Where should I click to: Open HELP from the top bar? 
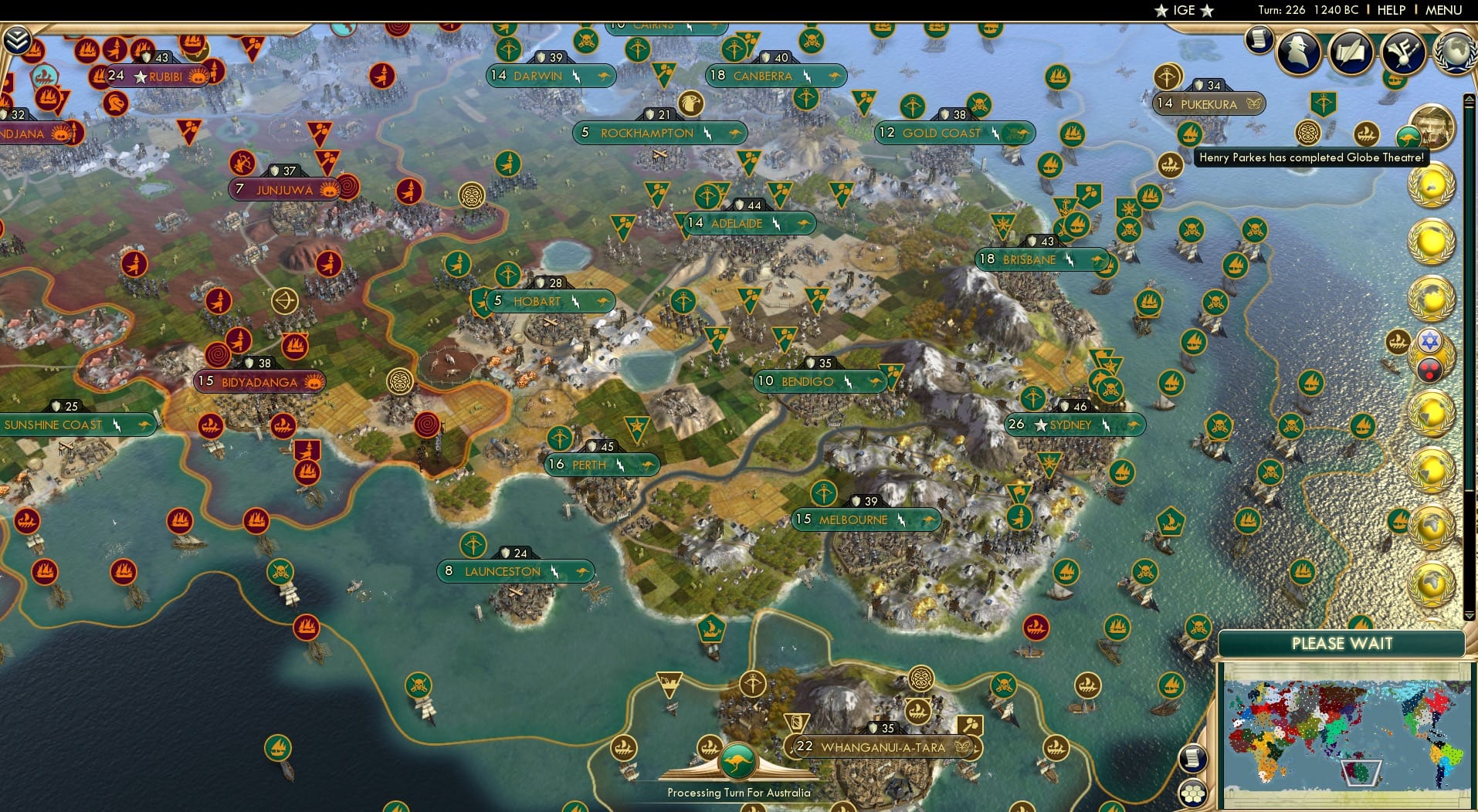pos(1391,10)
